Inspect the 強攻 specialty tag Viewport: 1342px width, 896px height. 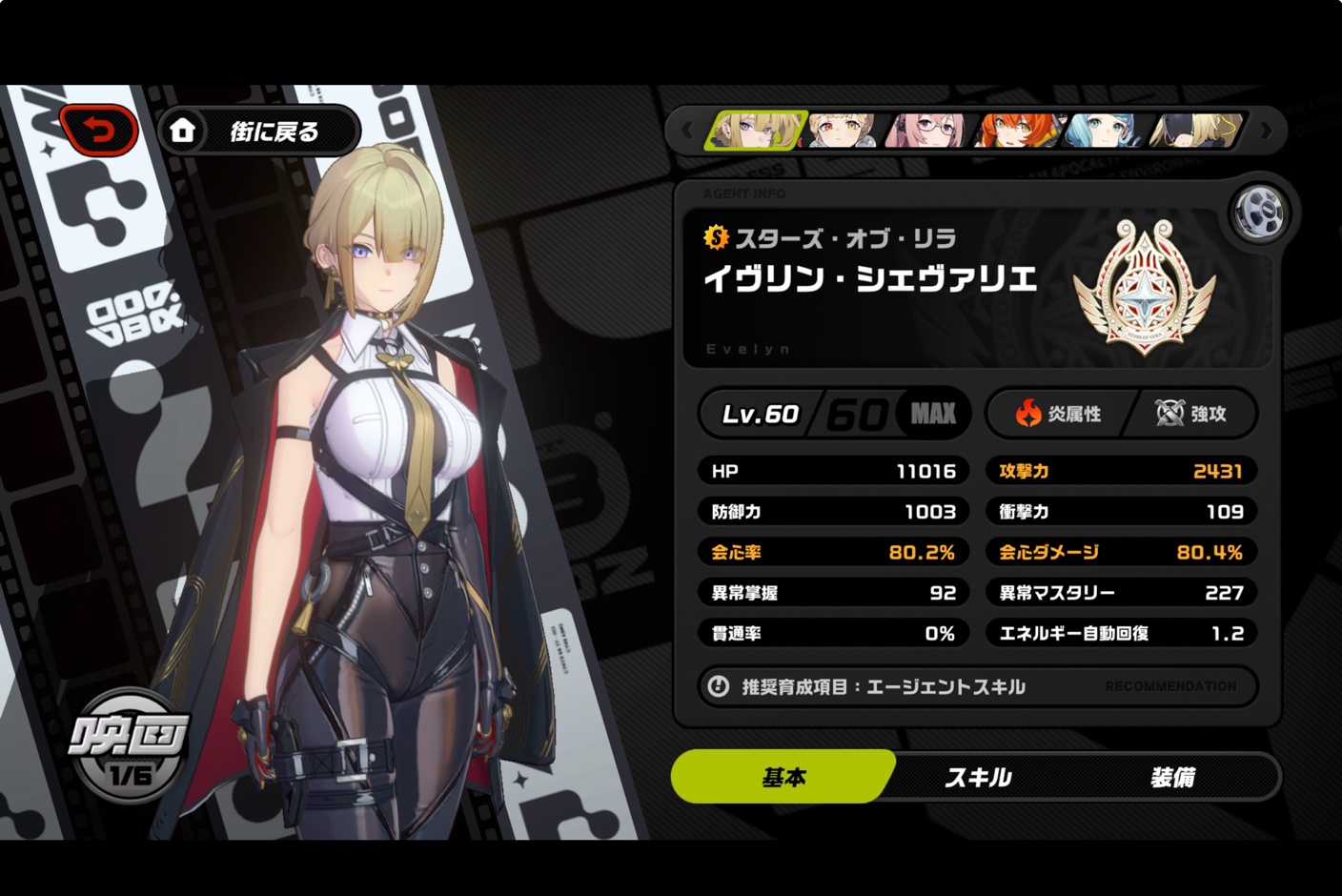click(1191, 414)
